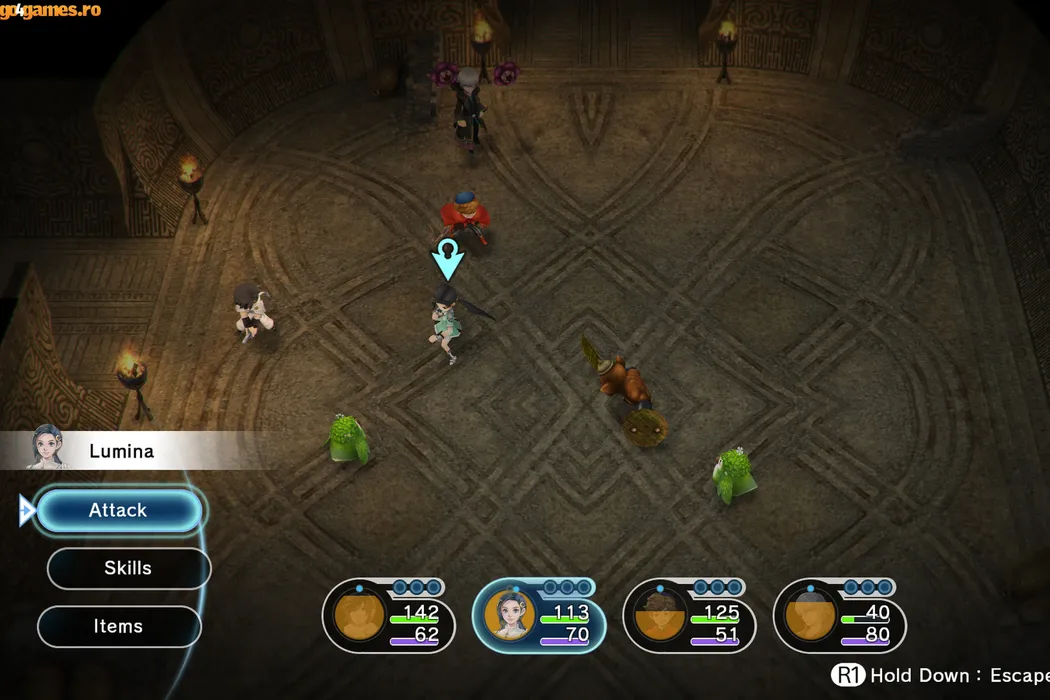Click the party portrait showing 40 HP
The height and width of the screenshot is (700, 1050).
[811, 616]
